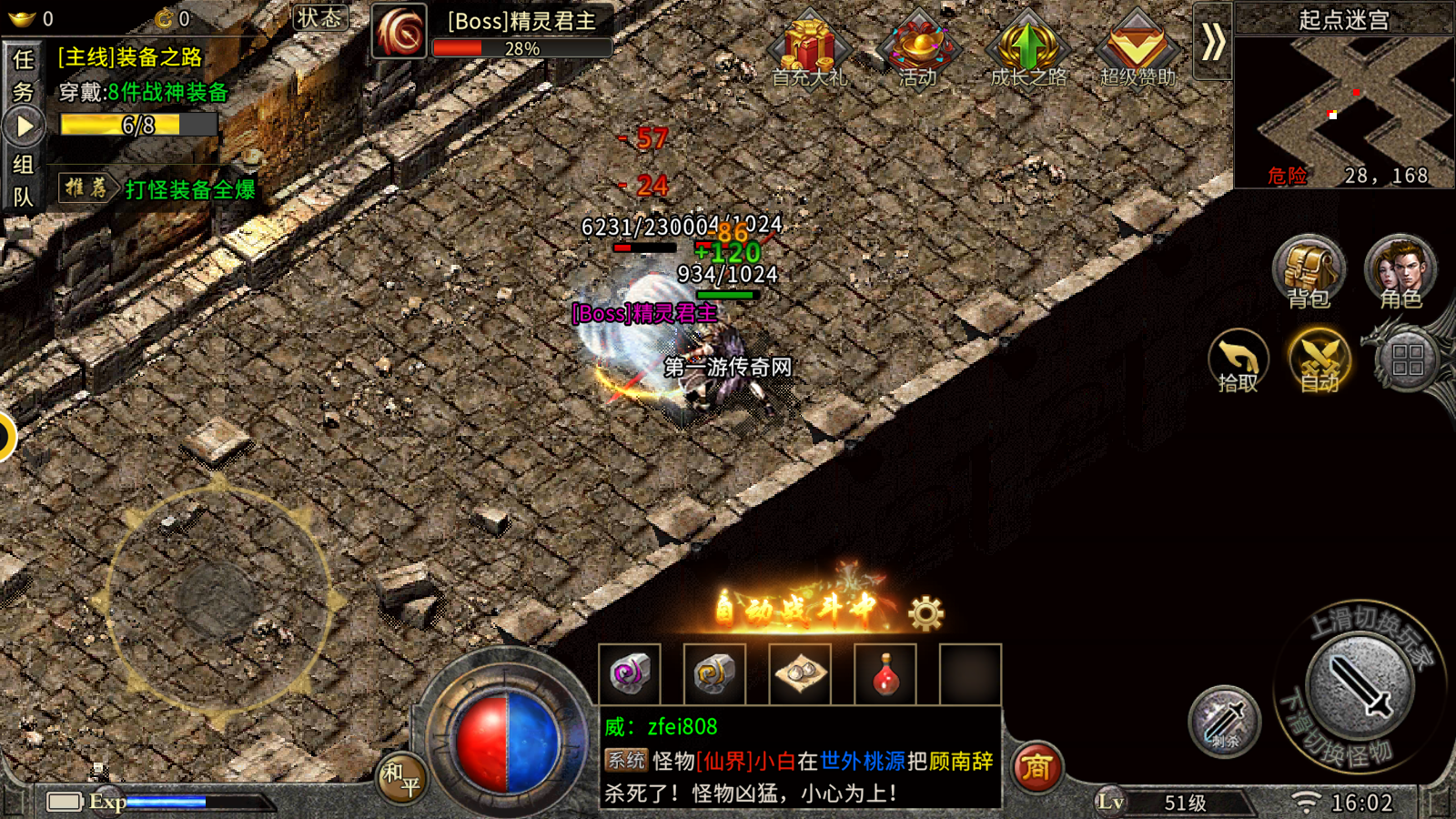Tap the 拾取 pickup button
Image resolution: width=1456 pixels, height=819 pixels.
click(x=1239, y=361)
